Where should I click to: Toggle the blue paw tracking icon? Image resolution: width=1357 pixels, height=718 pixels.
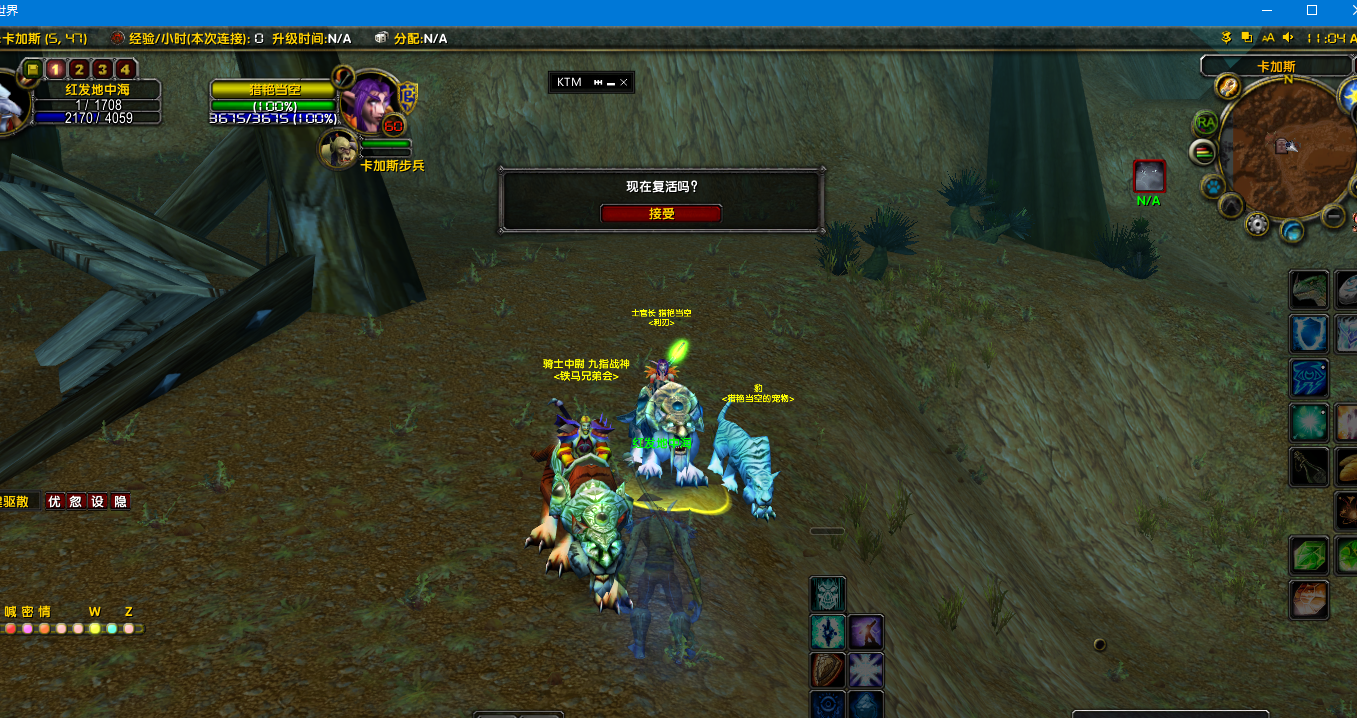(x=1213, y=186)
